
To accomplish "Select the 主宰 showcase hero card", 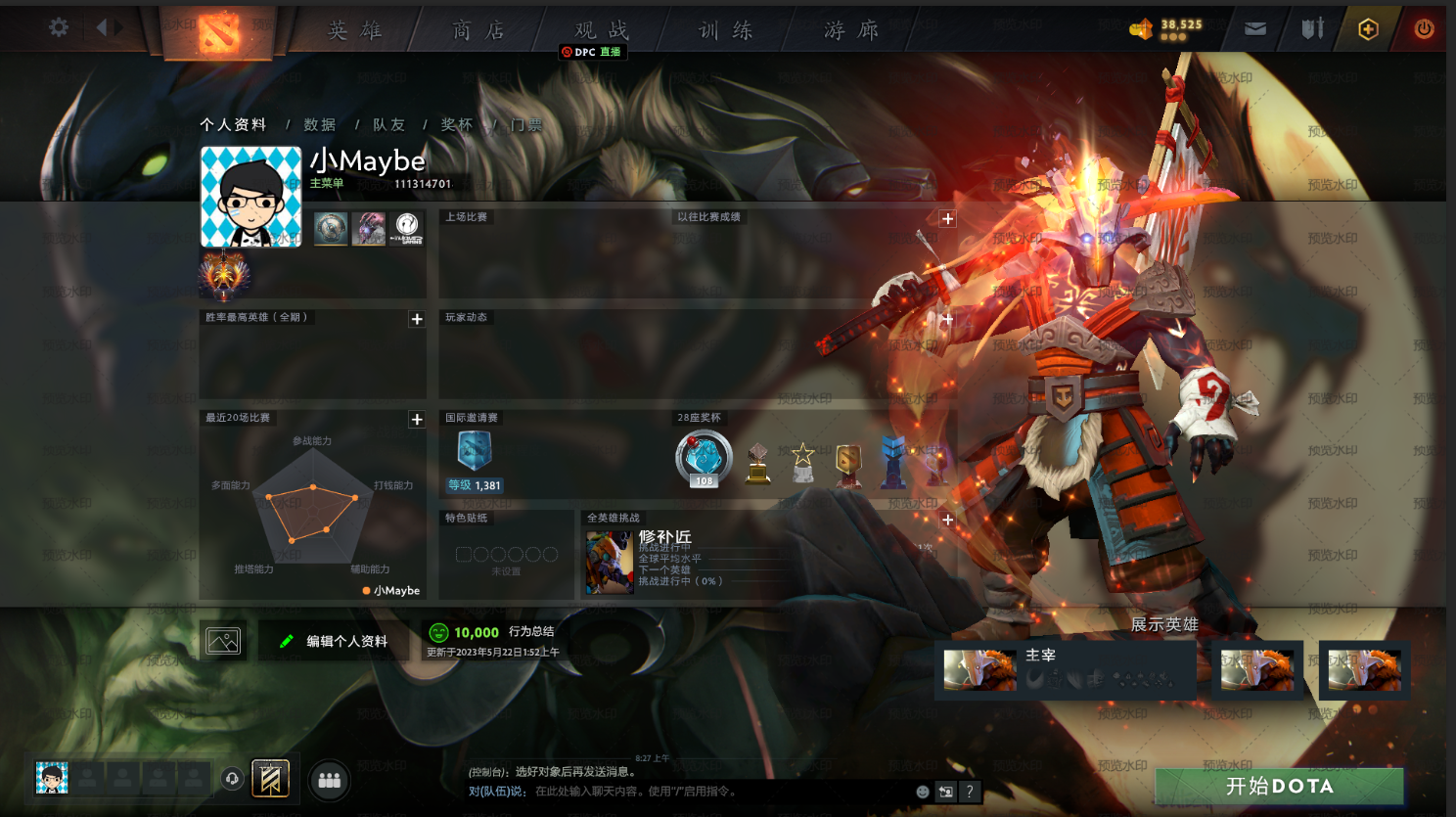I will [x=1066, y=669].
